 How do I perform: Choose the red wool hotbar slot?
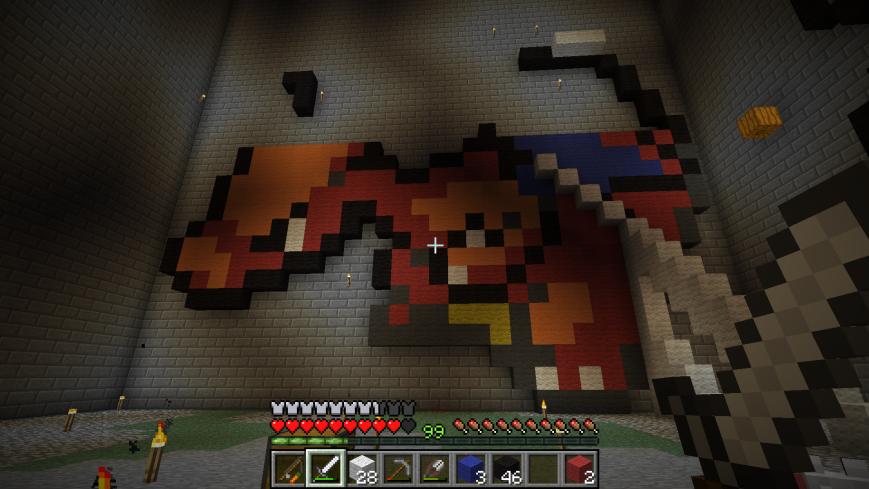click(x=579, y=467)
